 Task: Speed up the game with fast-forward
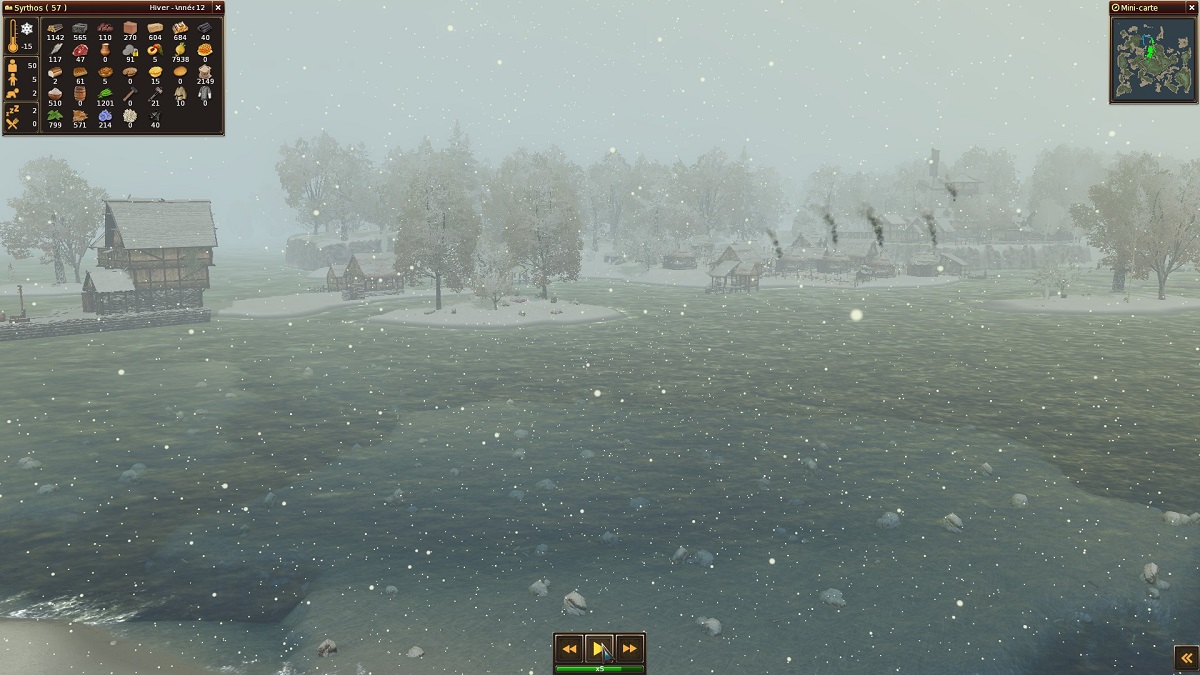[629, 648]
